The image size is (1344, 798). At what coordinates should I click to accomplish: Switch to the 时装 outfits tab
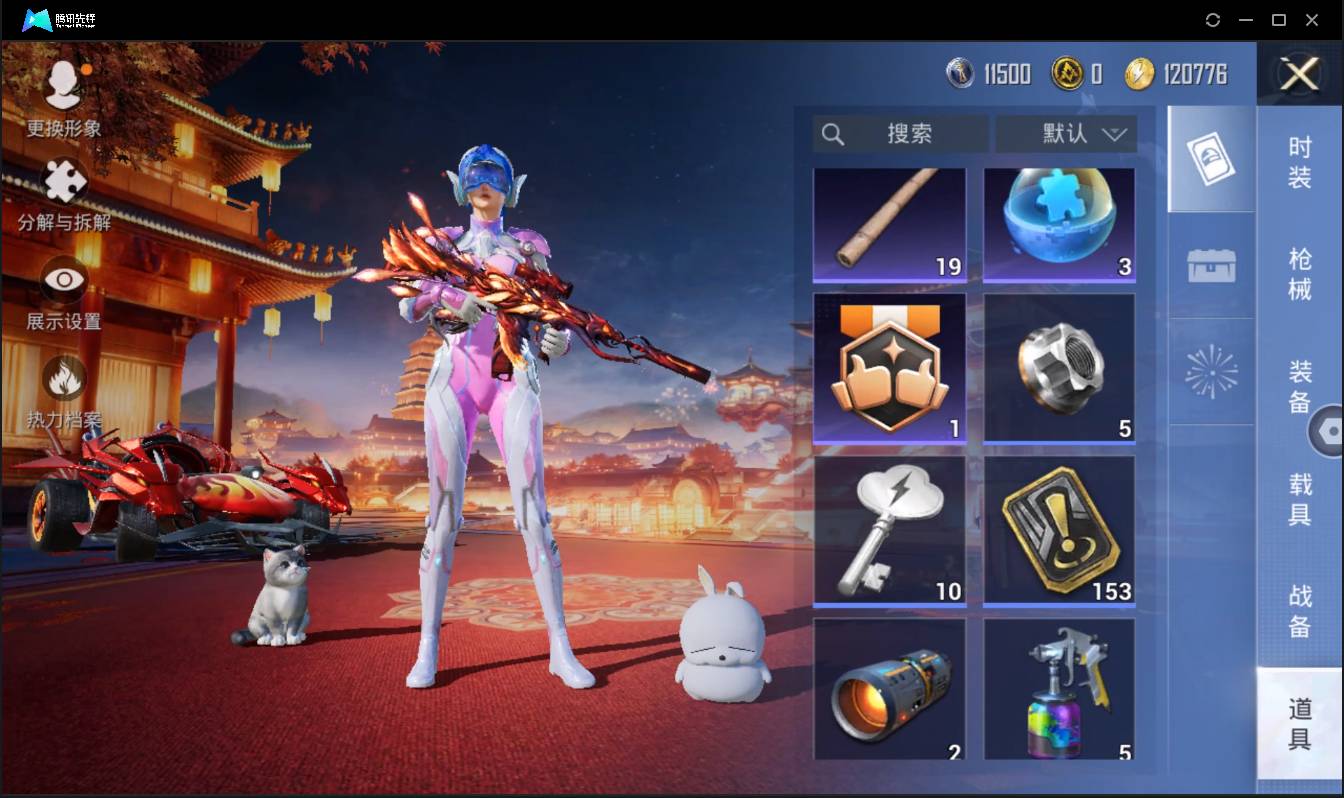click(x=1299, y=162)
